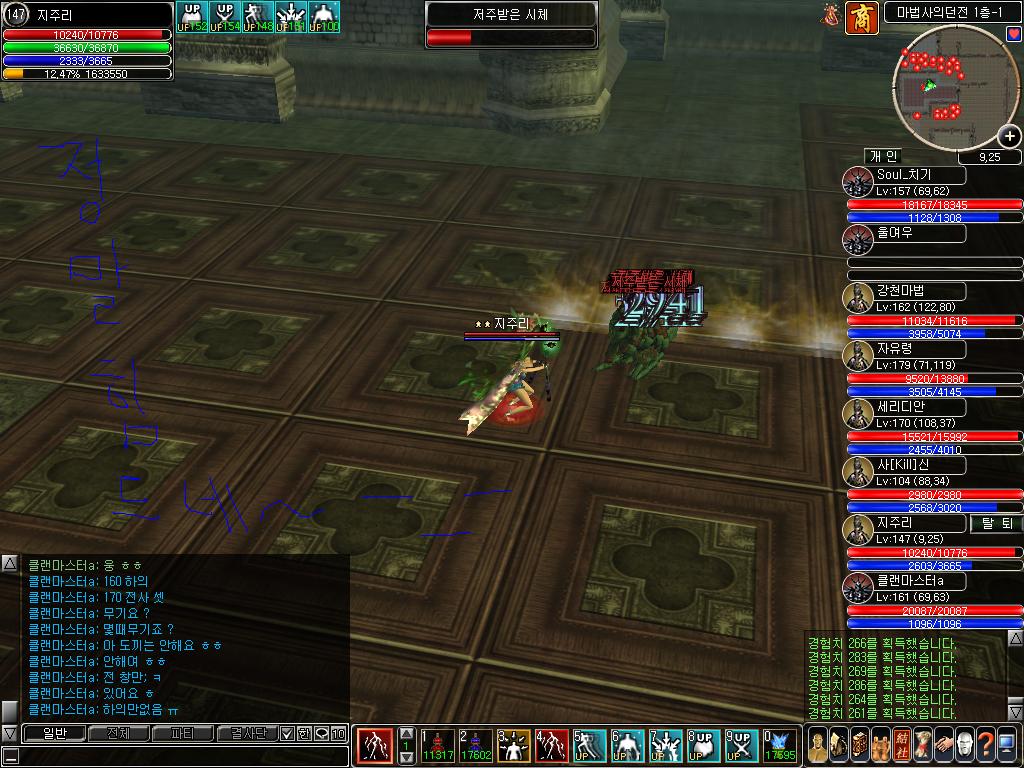The image size is (1024, 768).
Task: Use the red potion in hotbar slot 1
Action: click(439, 746)
